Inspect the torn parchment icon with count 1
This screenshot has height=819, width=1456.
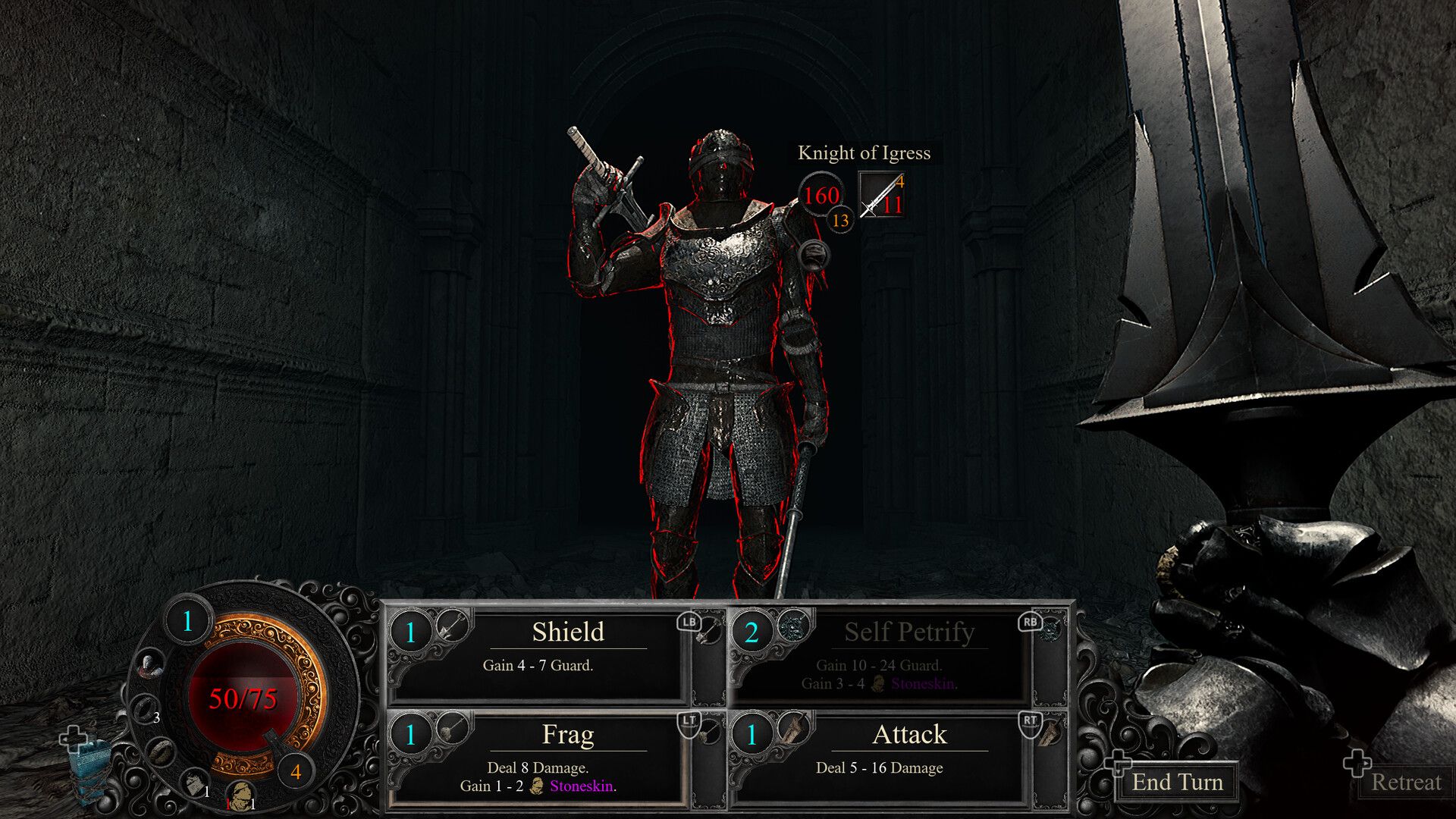tap(194, 781)
